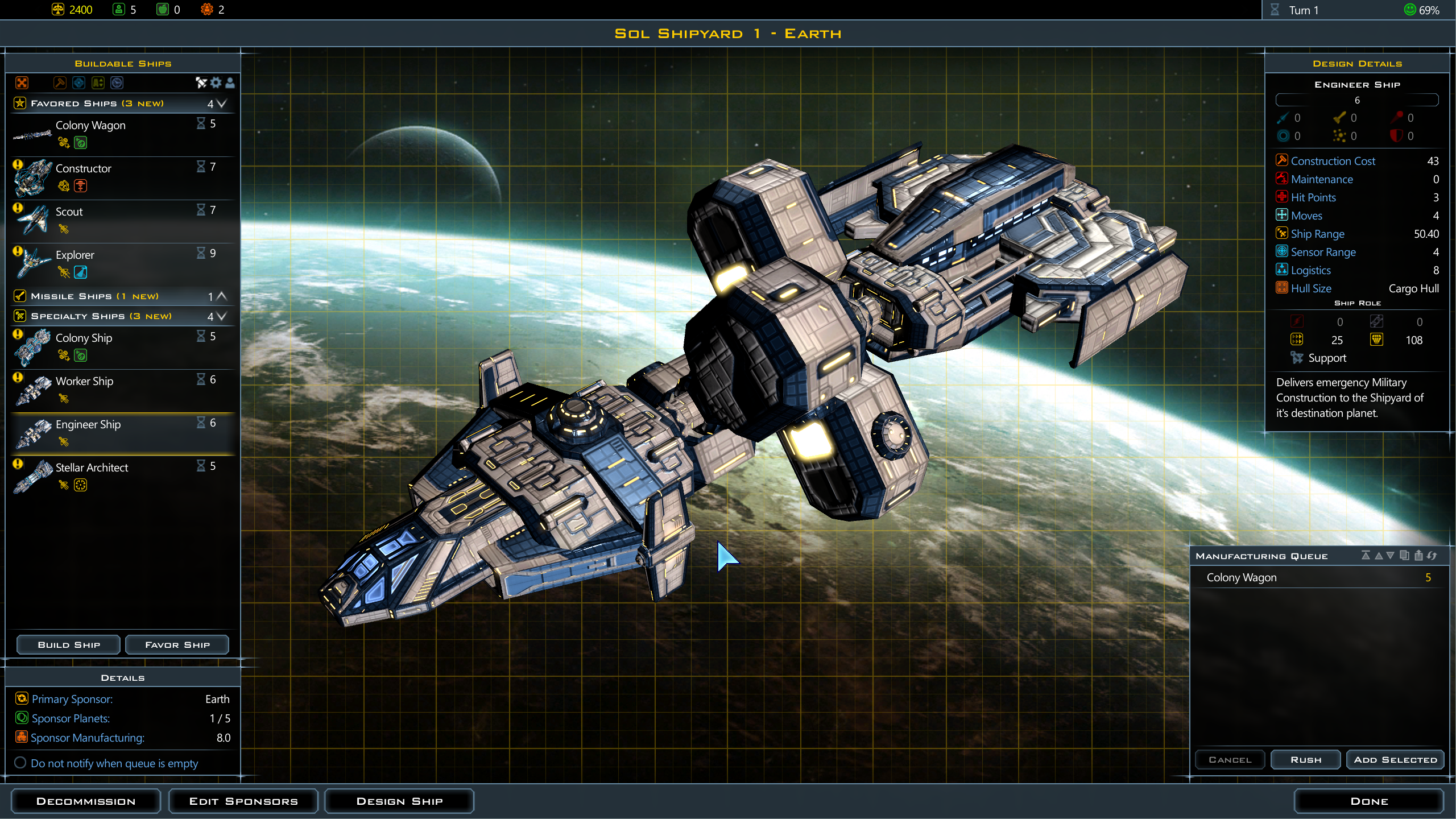Select the orange all-ships filter icon

point(22,83)
